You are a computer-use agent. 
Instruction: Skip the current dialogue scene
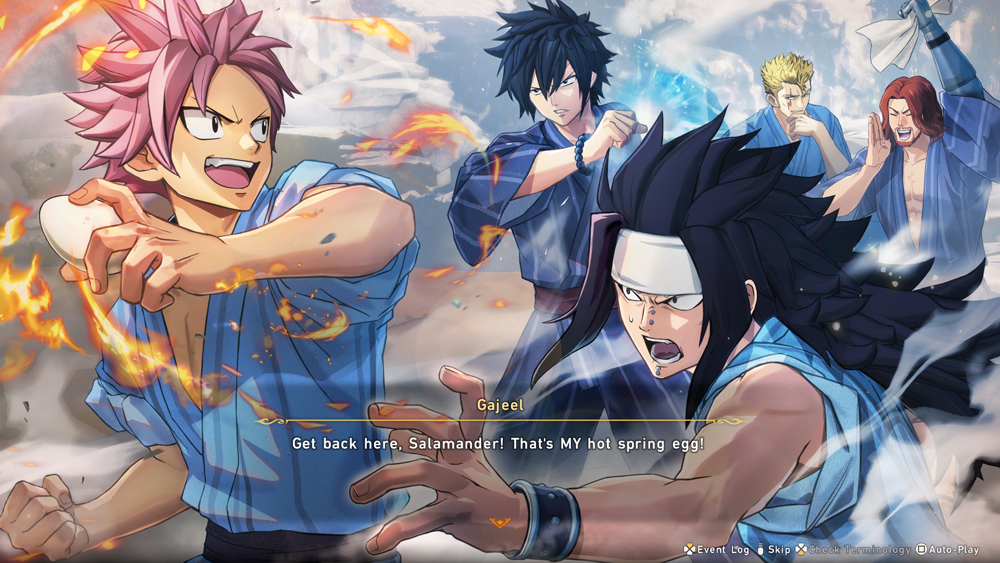point(773,549)
